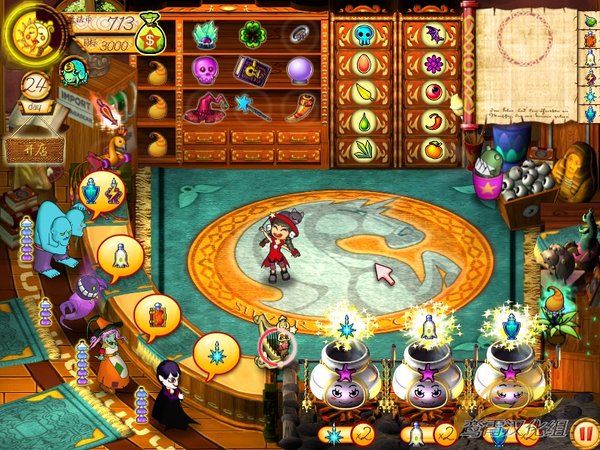Take the blue star wand item
Viewport: 600px width, 450px height.
click(251, 107)
